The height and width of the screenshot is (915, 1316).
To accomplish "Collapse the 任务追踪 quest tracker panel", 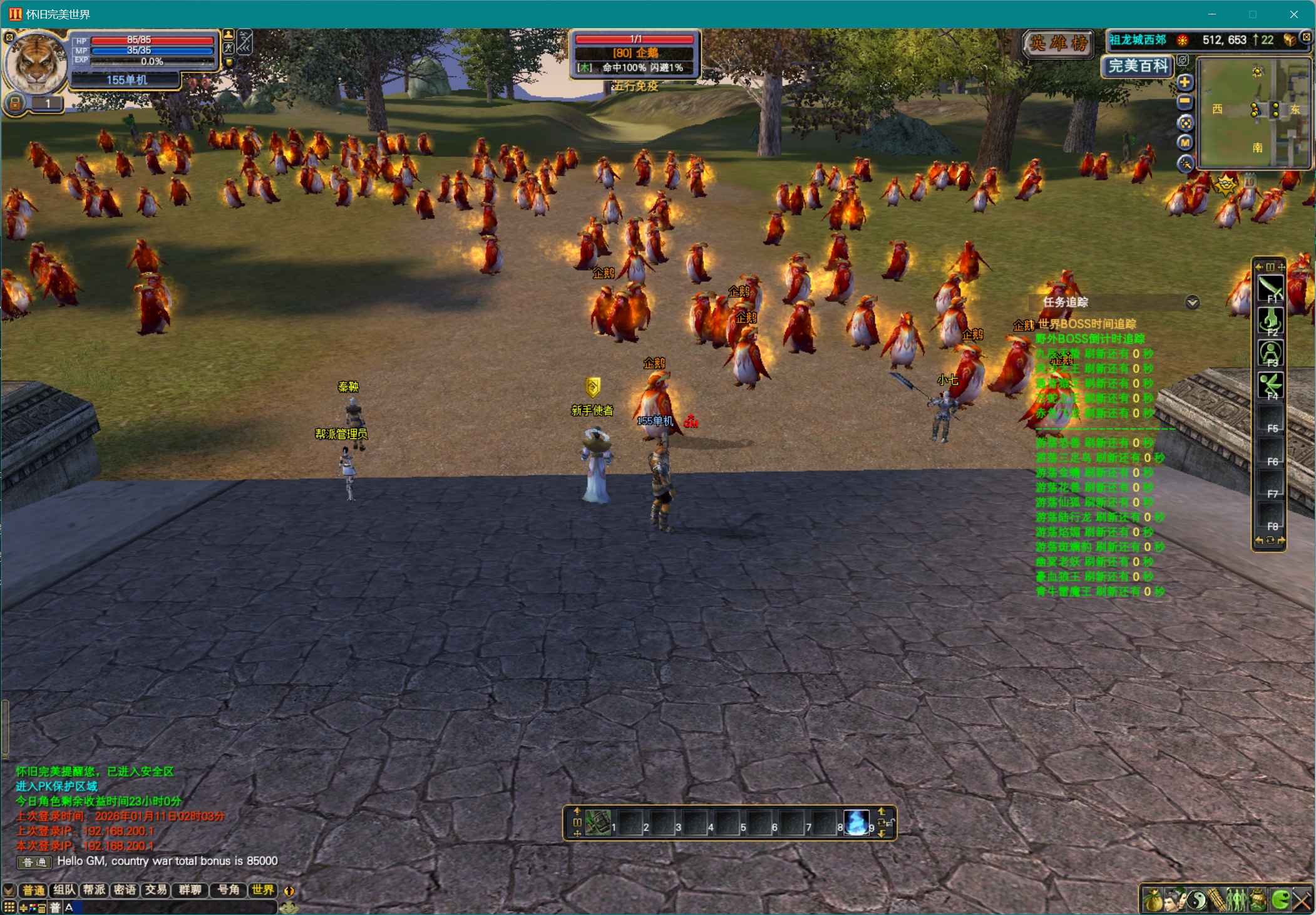I will [1192, 302].
